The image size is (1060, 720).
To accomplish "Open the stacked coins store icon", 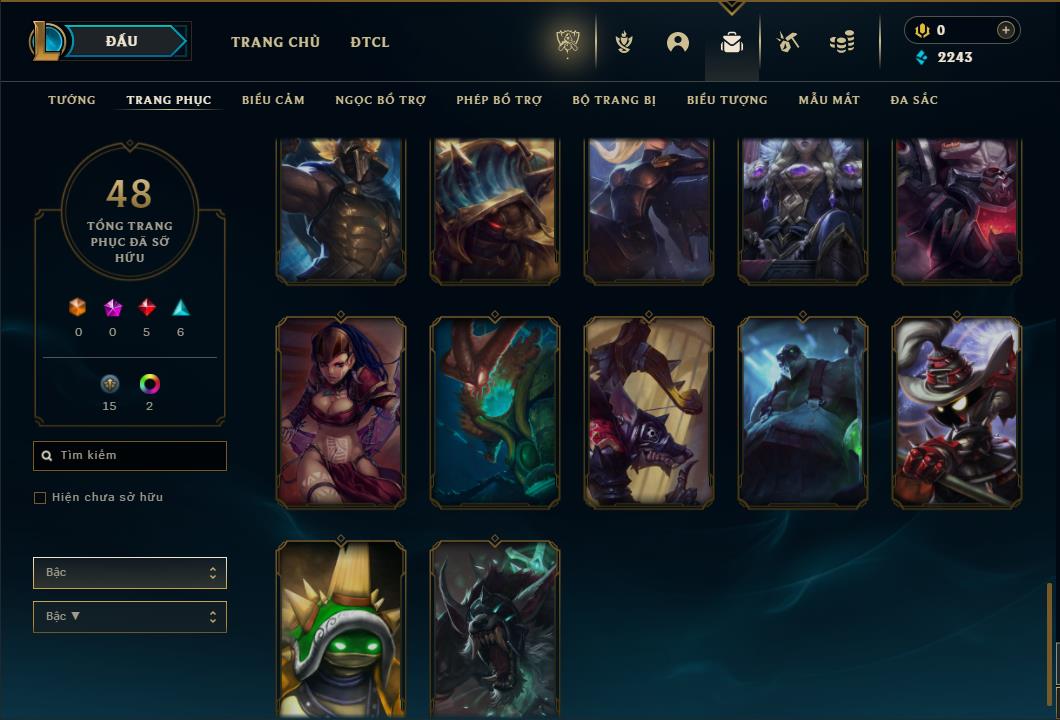I will click(x=842, y=42).
